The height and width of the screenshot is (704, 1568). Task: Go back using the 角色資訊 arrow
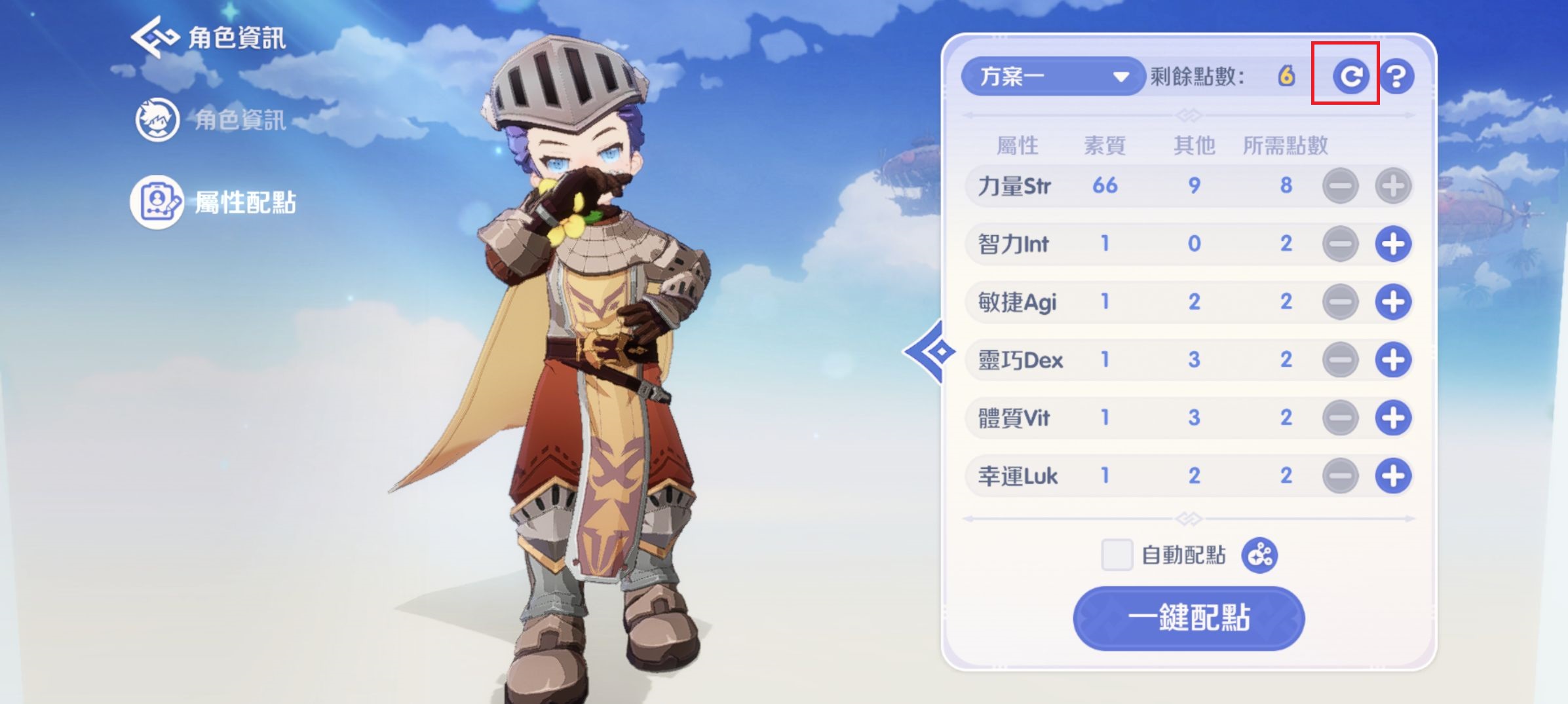[155, 37]
